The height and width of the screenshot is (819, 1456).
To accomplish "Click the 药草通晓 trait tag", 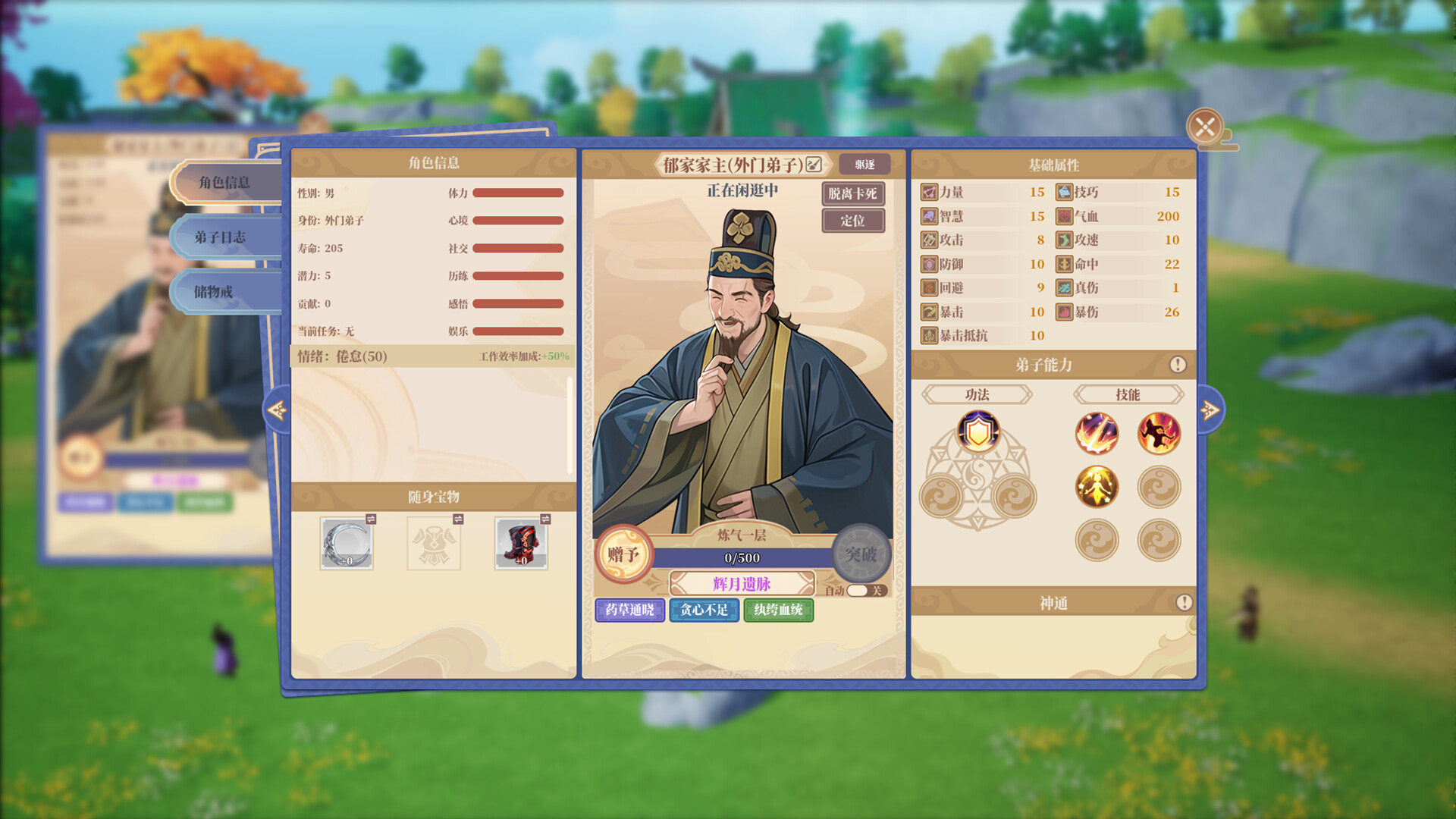I will pos(630,611).
